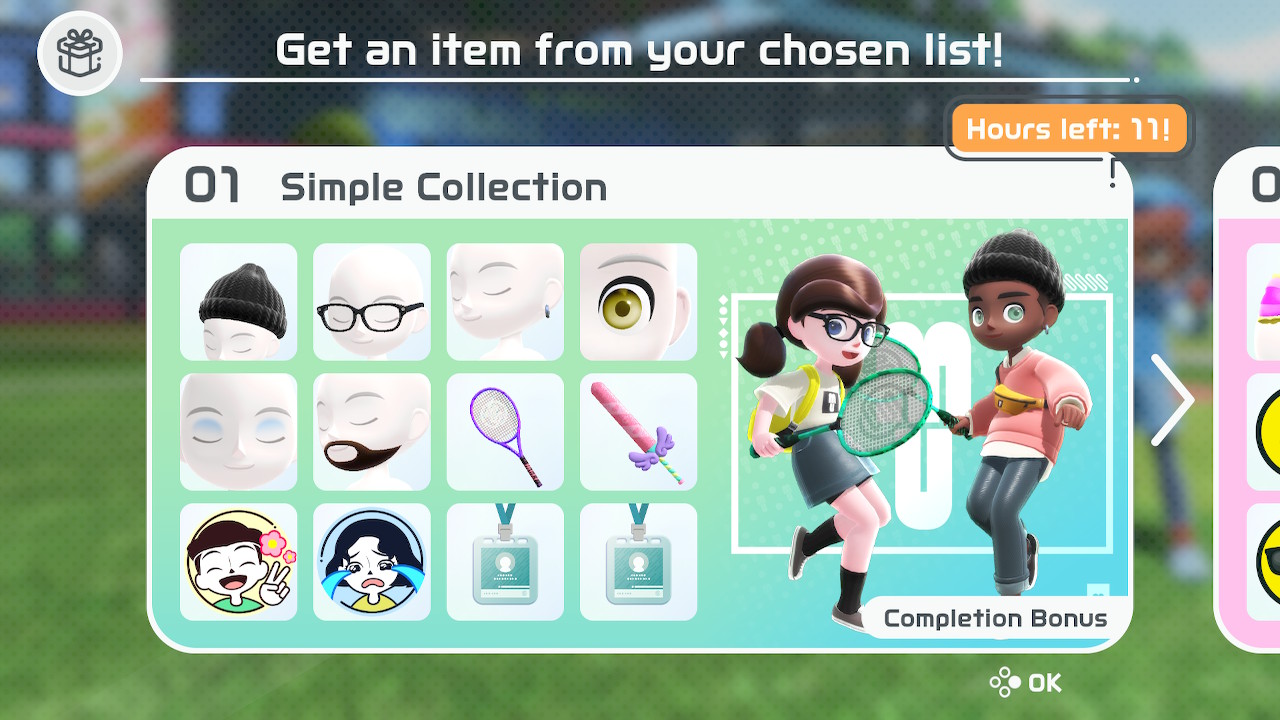Show the next collection with right arrow
The height and width of the screenshot is (720, 1280).
[1171, 400]
